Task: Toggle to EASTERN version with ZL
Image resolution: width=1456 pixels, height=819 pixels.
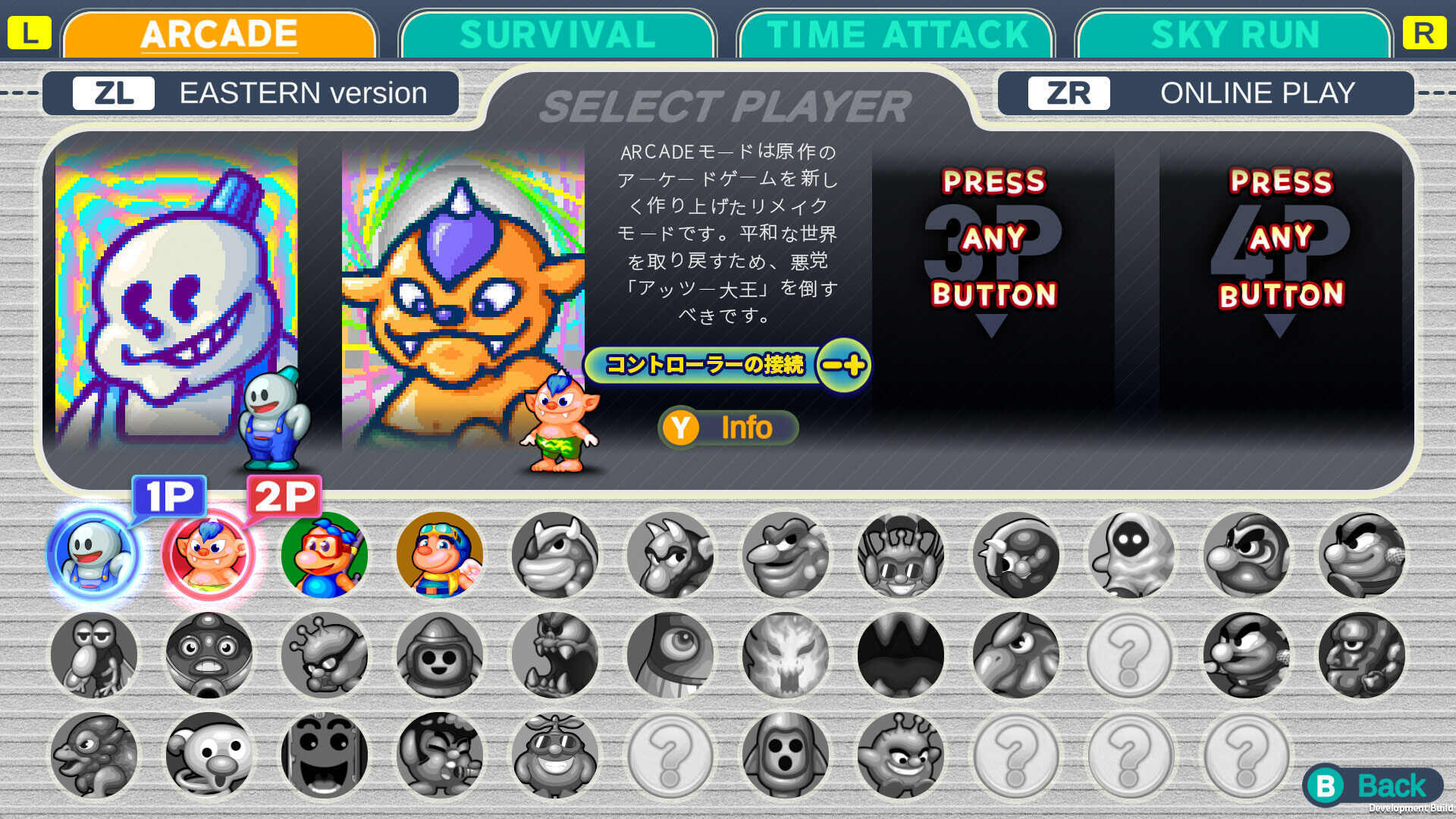Action: pos(250,93)
